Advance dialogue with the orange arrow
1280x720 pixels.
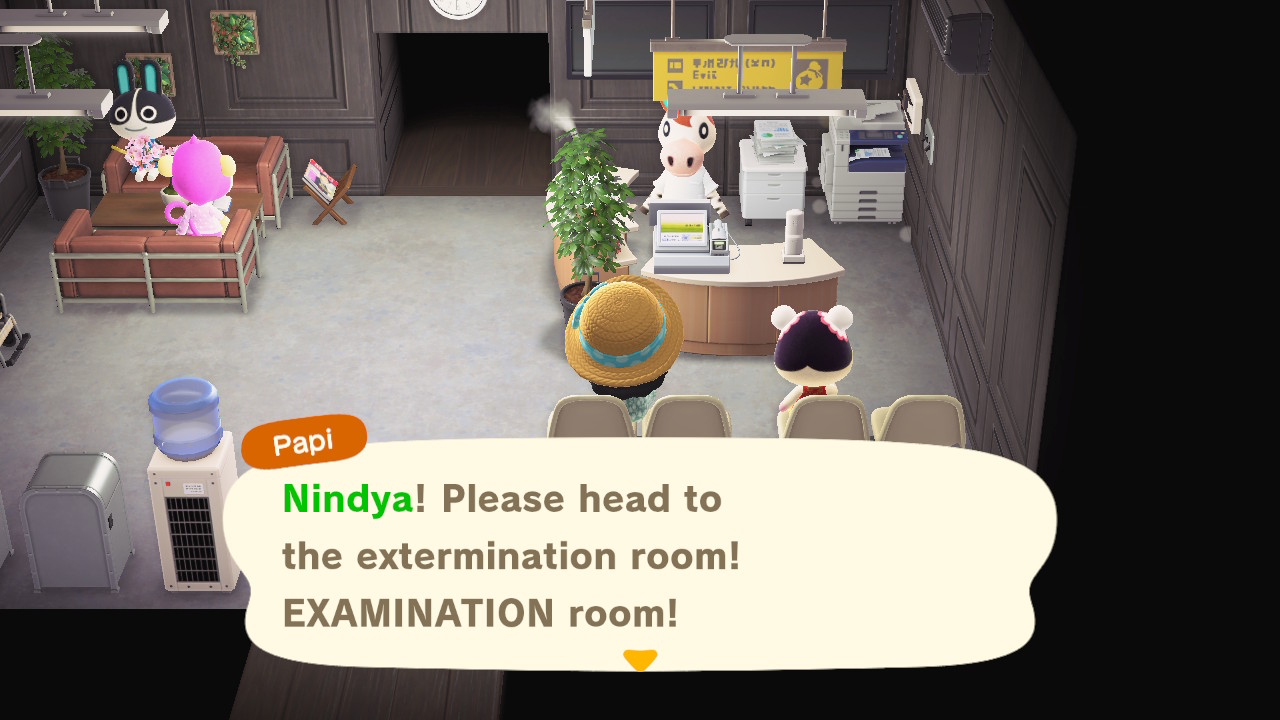640,660
